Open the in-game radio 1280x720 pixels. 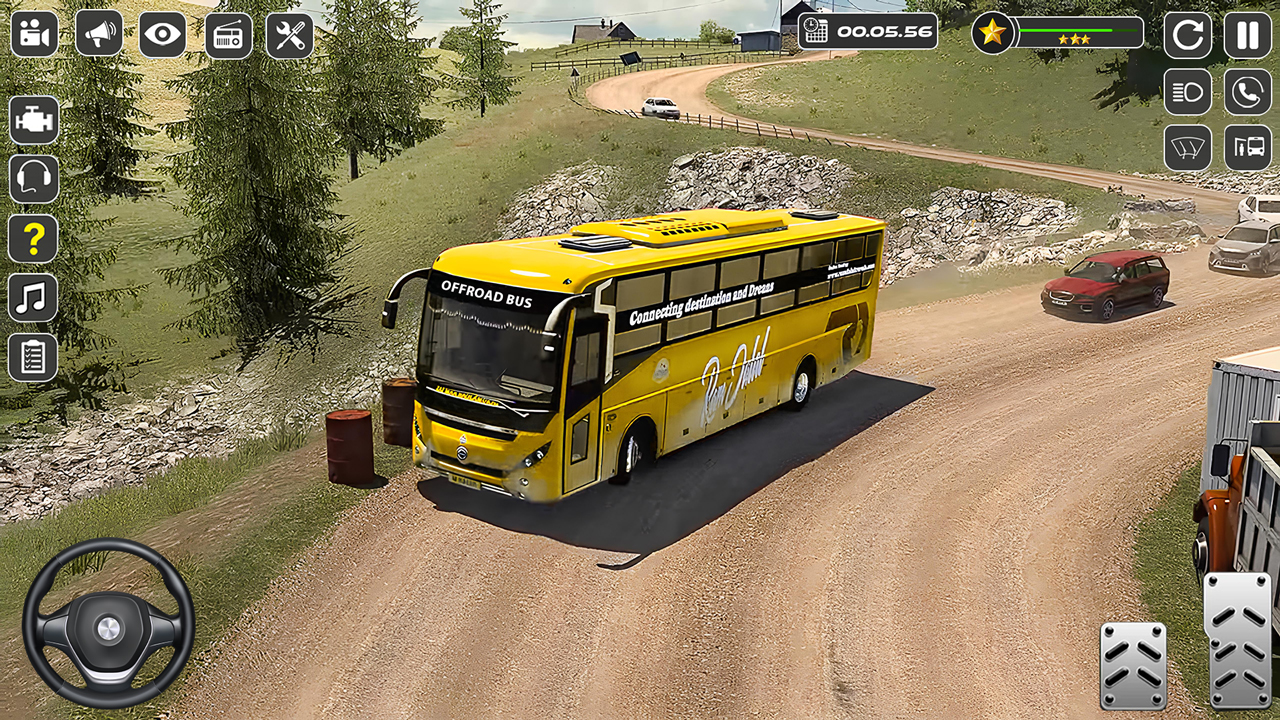click(x=226, y=34)
